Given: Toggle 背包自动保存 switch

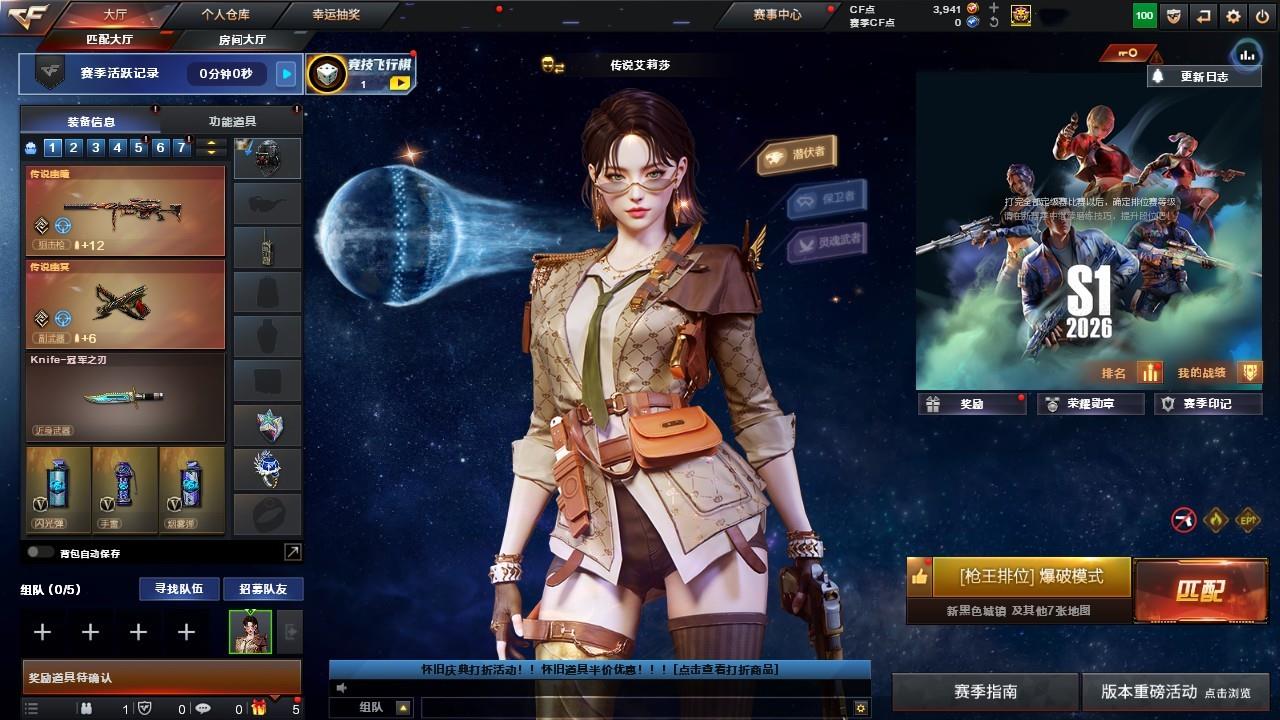Looking at the screenshot, I should point(41,552).
